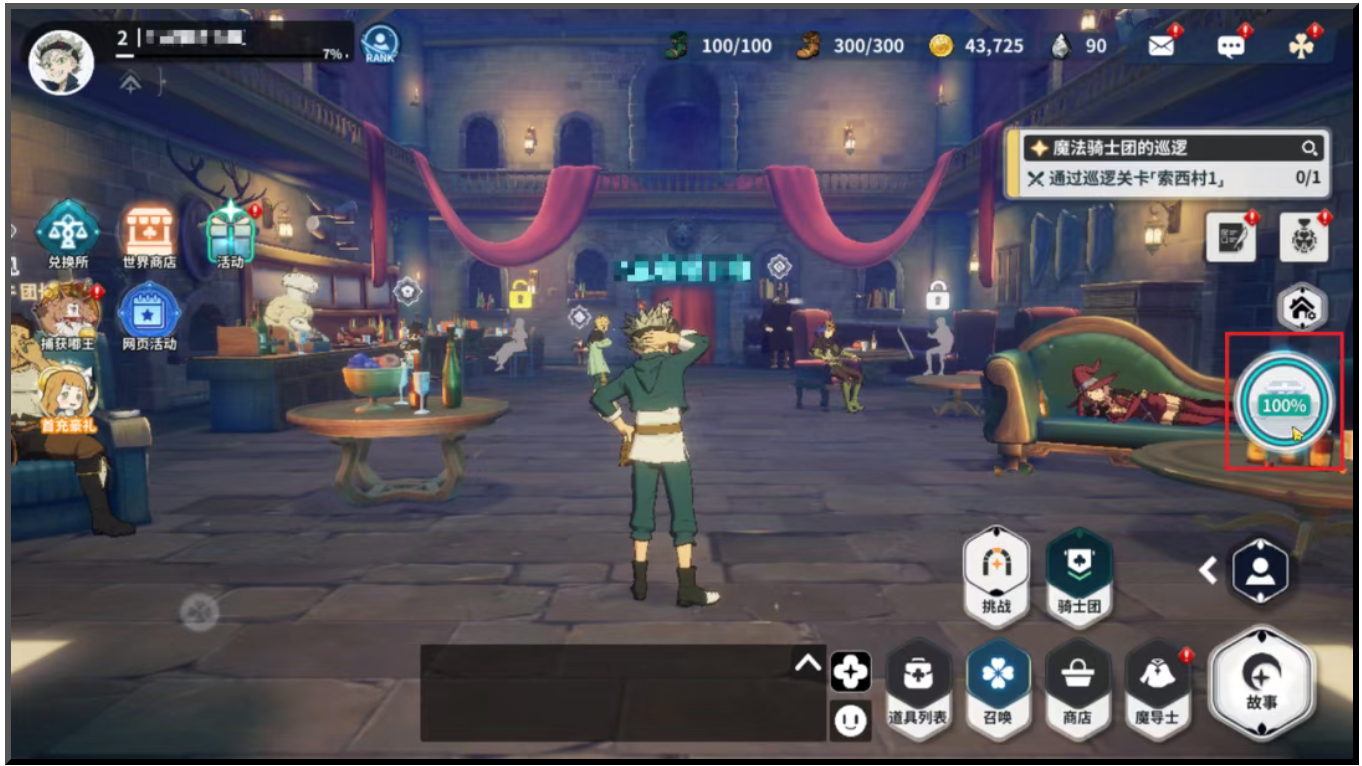Open the mailbox envelope icon
This screenshot has width=1362, height=766.
[x=1161, y=45]
